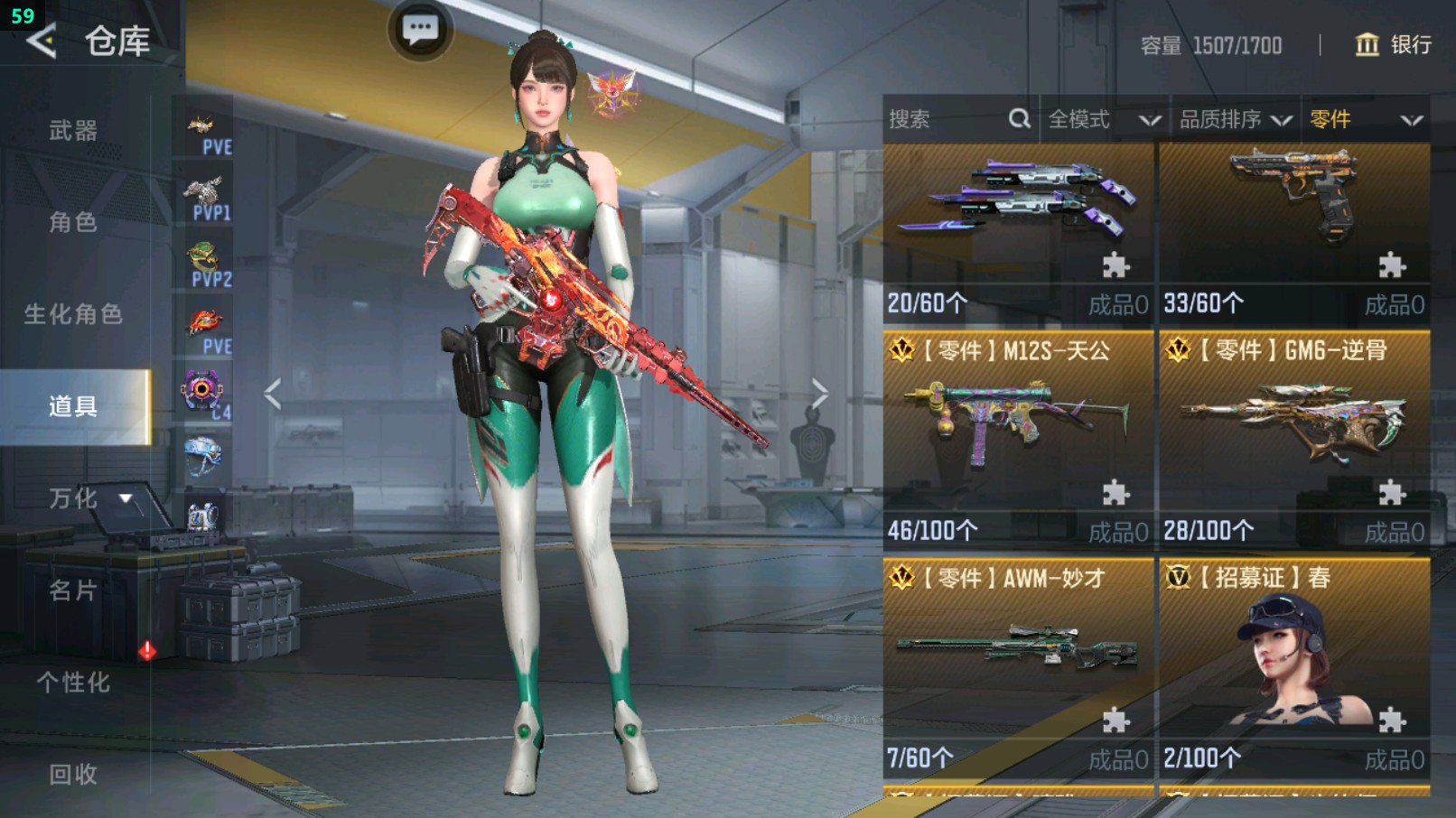The image size is (1456, 818).
Task: Open the 品质排序 sort dropdown
Action: point(1234,119)
